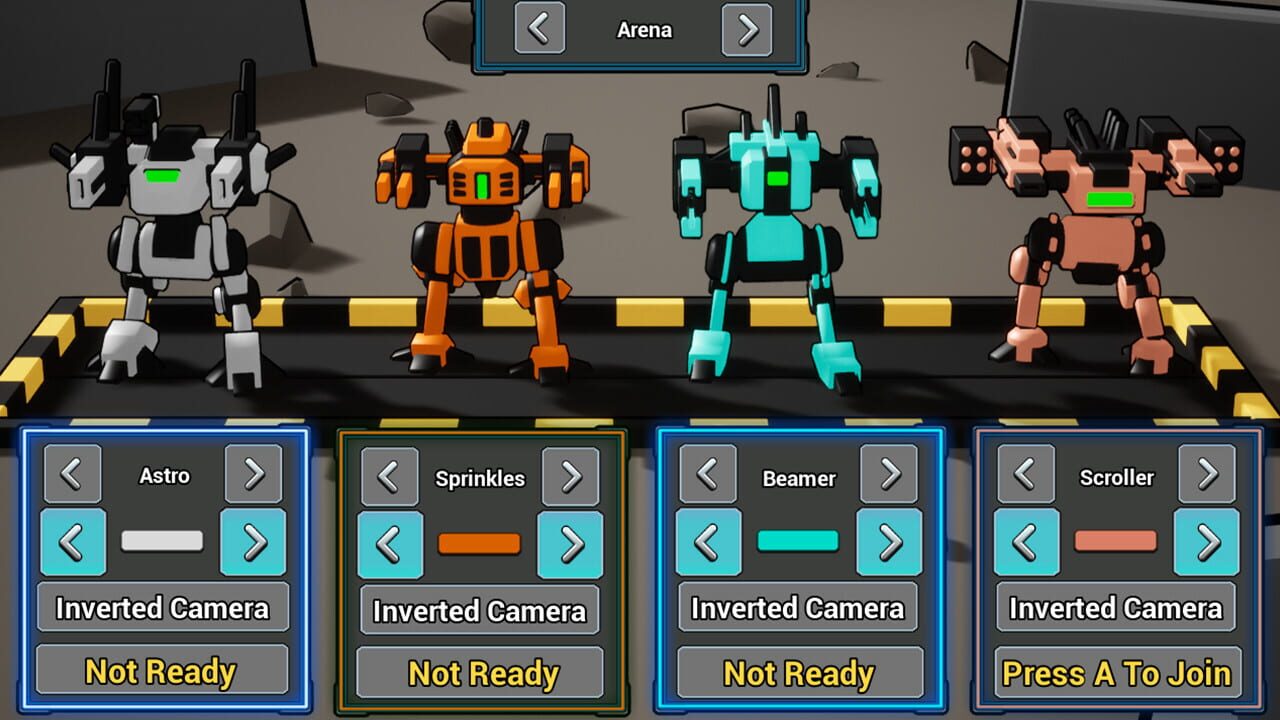Screen dimensions: 1280x720
Task: Toggle Inverted Camera for Astro
Action: (x=163, y=608)
